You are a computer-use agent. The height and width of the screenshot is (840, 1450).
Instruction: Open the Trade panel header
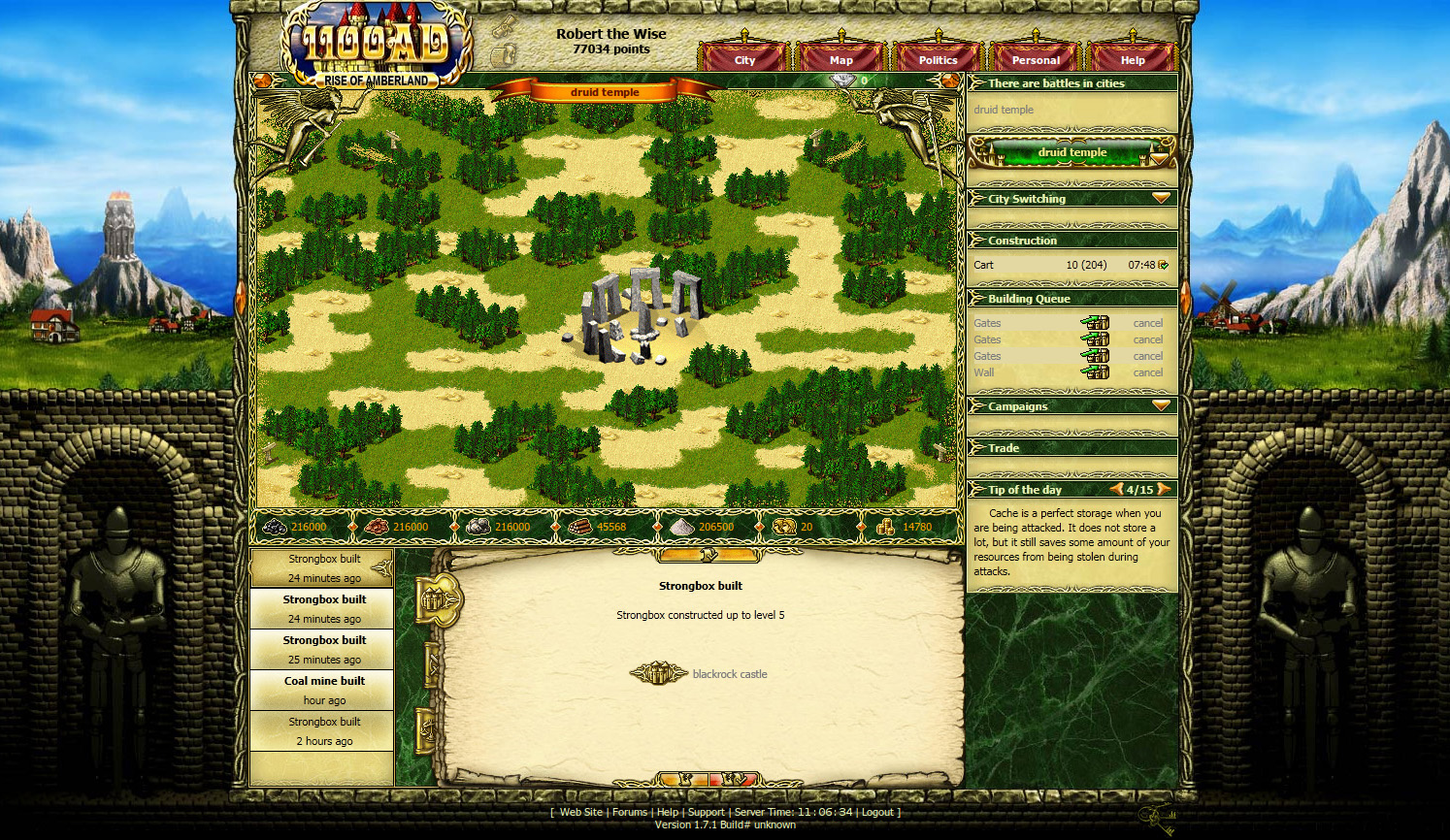tap(1004, 448)
